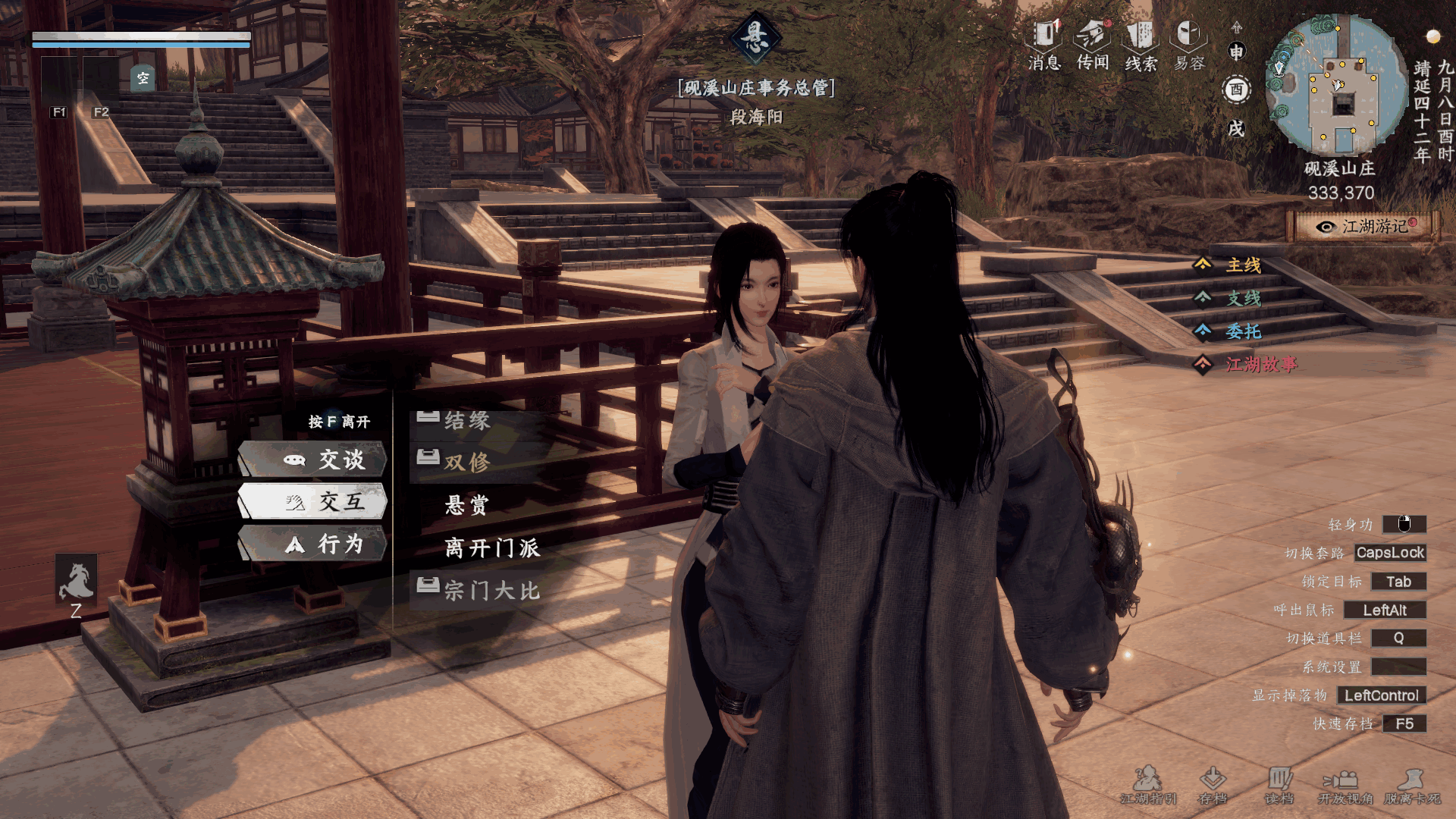Expand the 江湖故事 story tracker

1260,365
